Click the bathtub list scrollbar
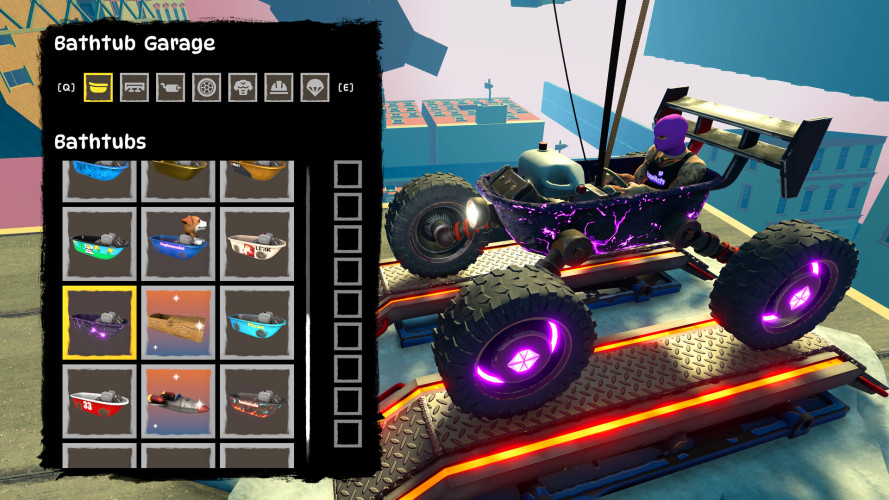This screenshot has height=500, width=889. tap(308, 310)
